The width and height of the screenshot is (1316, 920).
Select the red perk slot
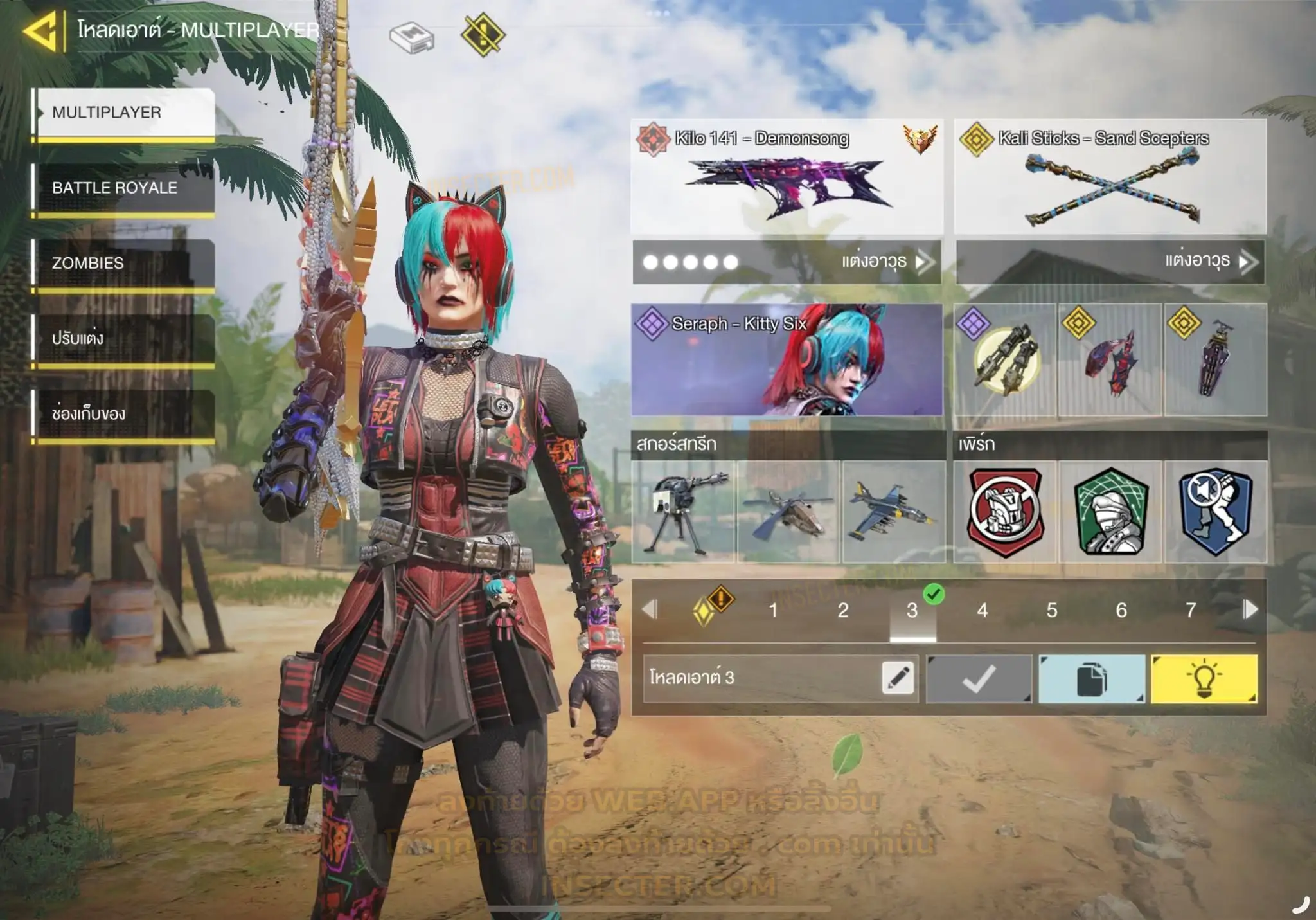[1005, 512]
